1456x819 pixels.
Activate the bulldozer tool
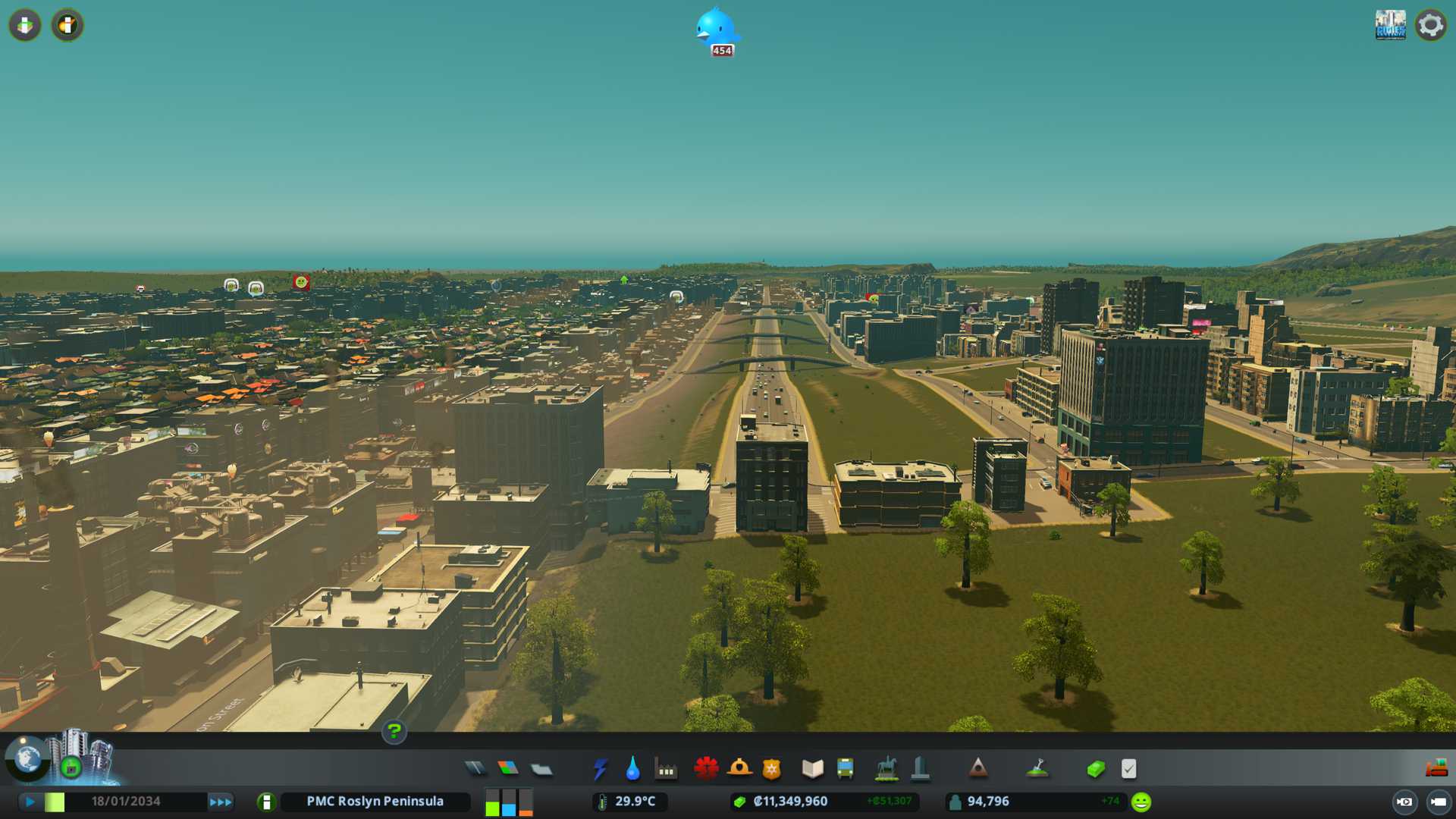point(1436,769)
